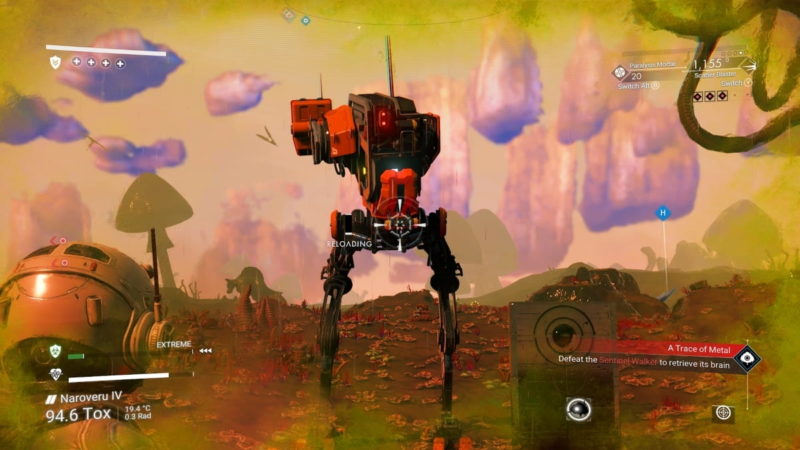Click the targeting crosshair icon in bottom corner
The image size is (800, 450).
[x=722, y=413]
